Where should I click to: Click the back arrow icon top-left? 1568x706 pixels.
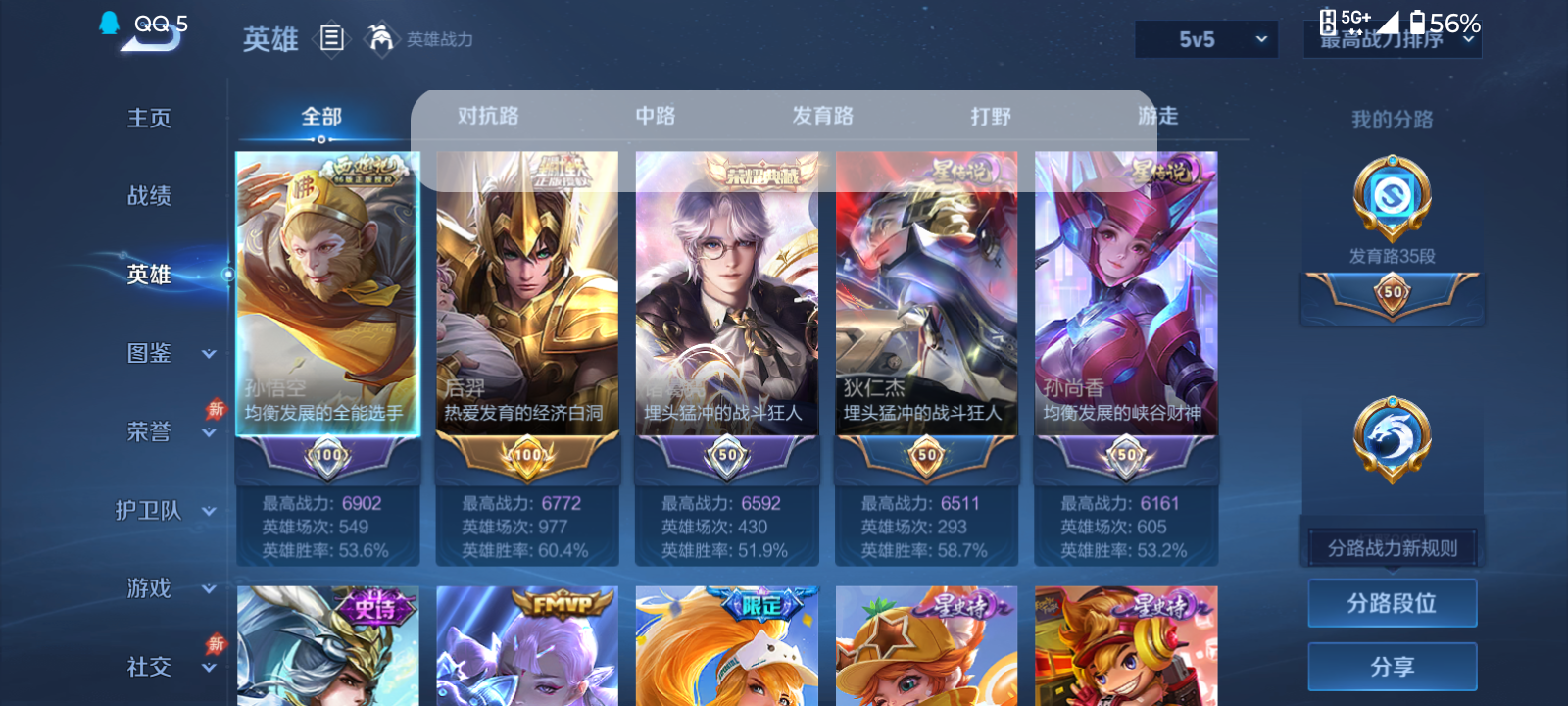click(x=145, y=39)
